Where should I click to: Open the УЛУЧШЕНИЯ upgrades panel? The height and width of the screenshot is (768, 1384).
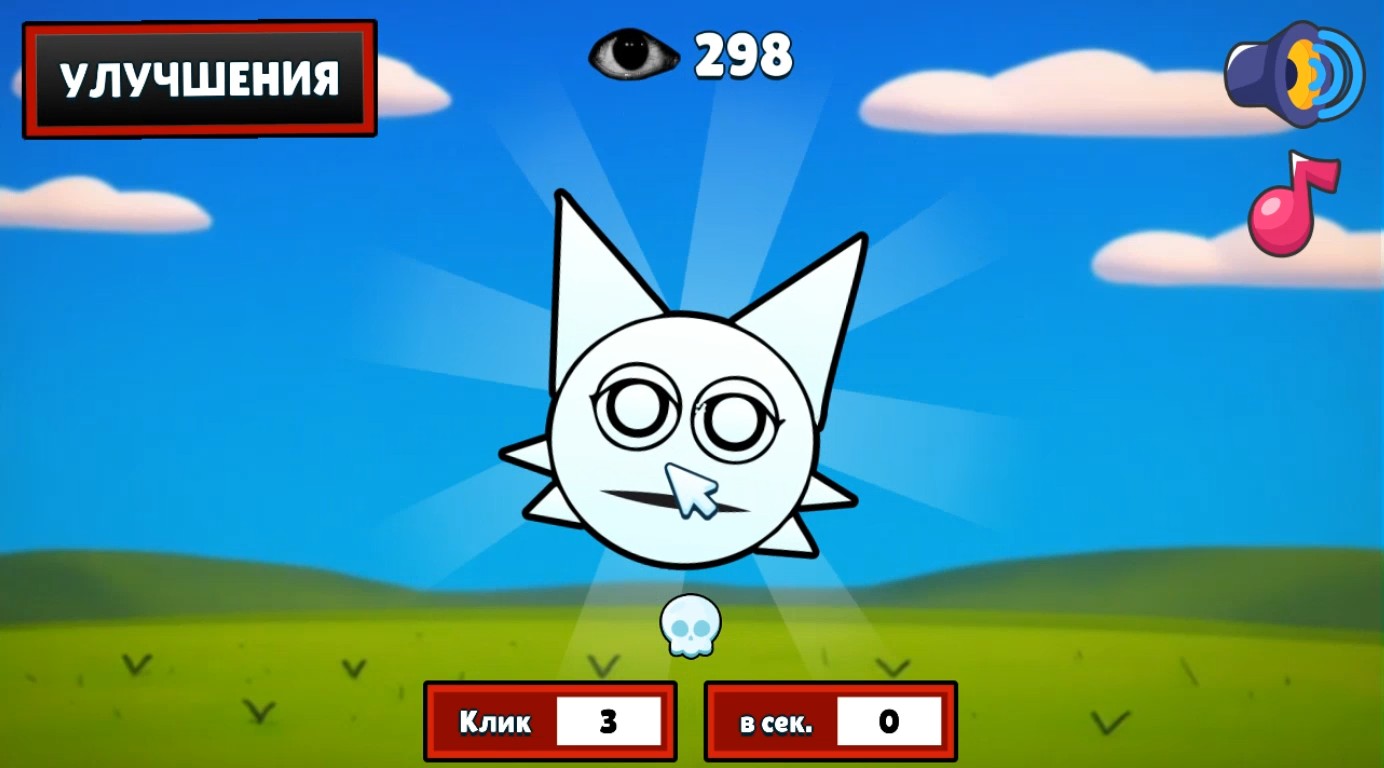[x=198, y=75]
